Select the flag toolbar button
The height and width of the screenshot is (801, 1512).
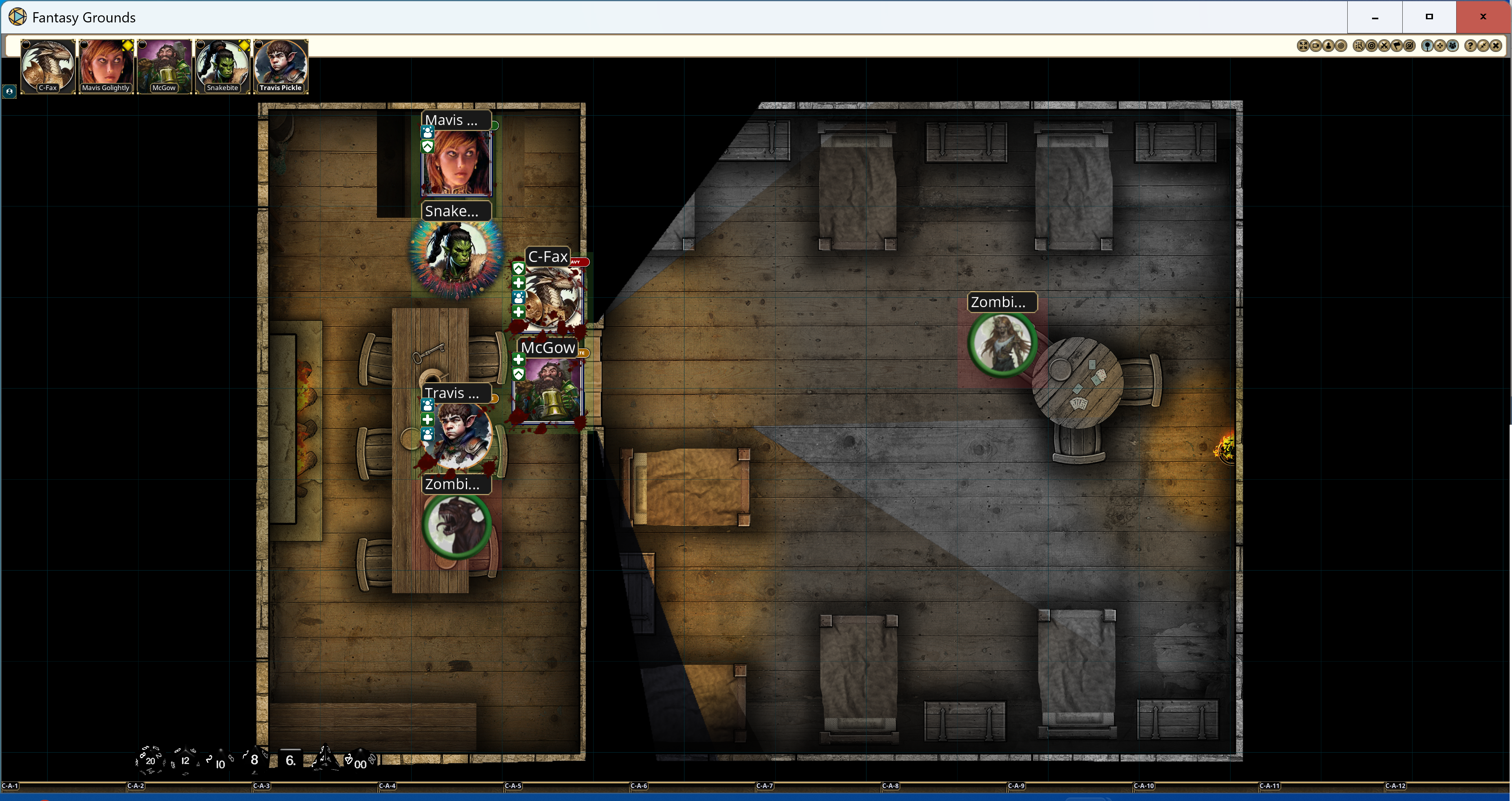tap(1397, 46)
